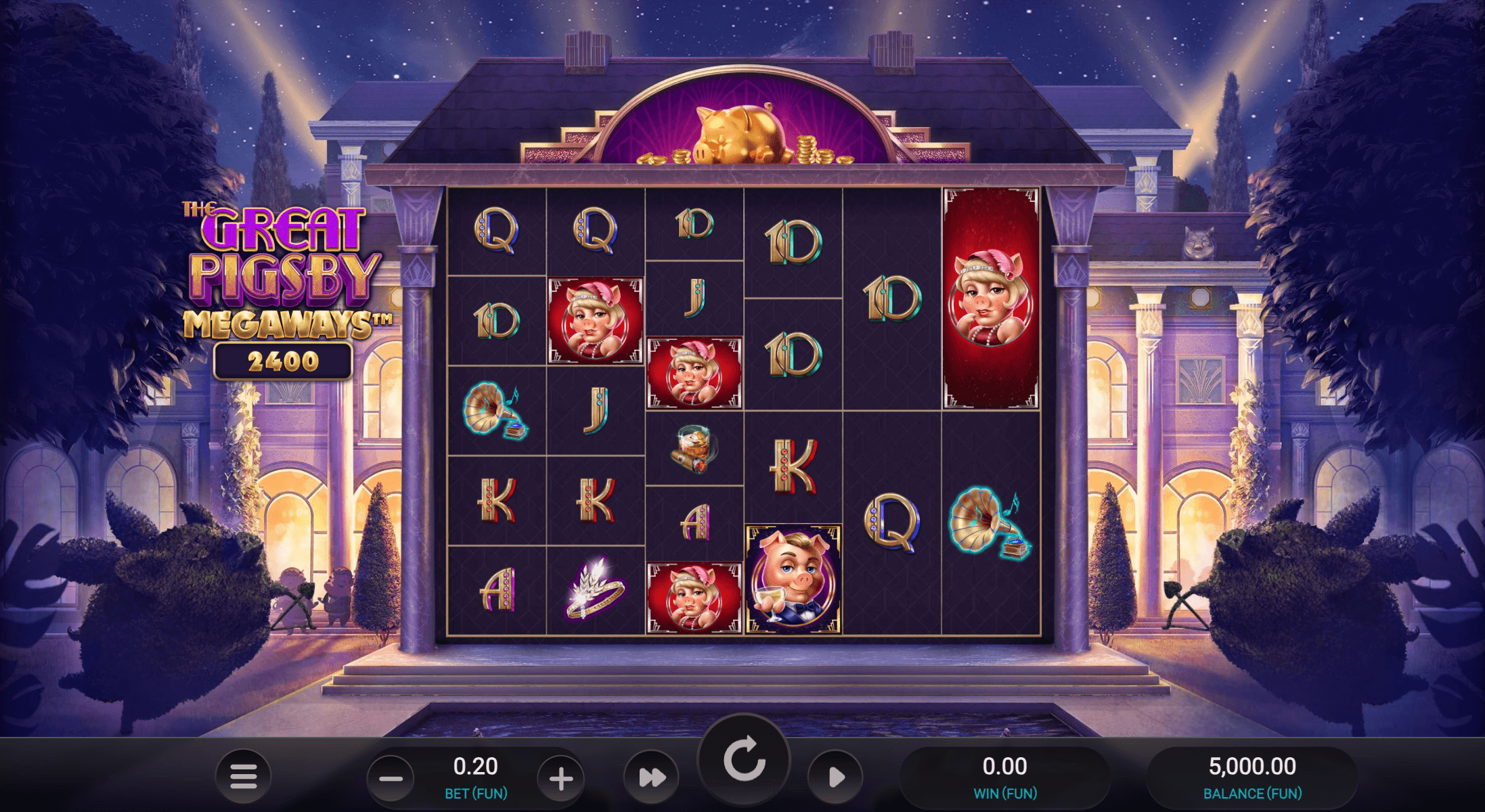1485x812 pixels.
Task: Spin the reels with the circular arrow button
Action: point(744,760)
